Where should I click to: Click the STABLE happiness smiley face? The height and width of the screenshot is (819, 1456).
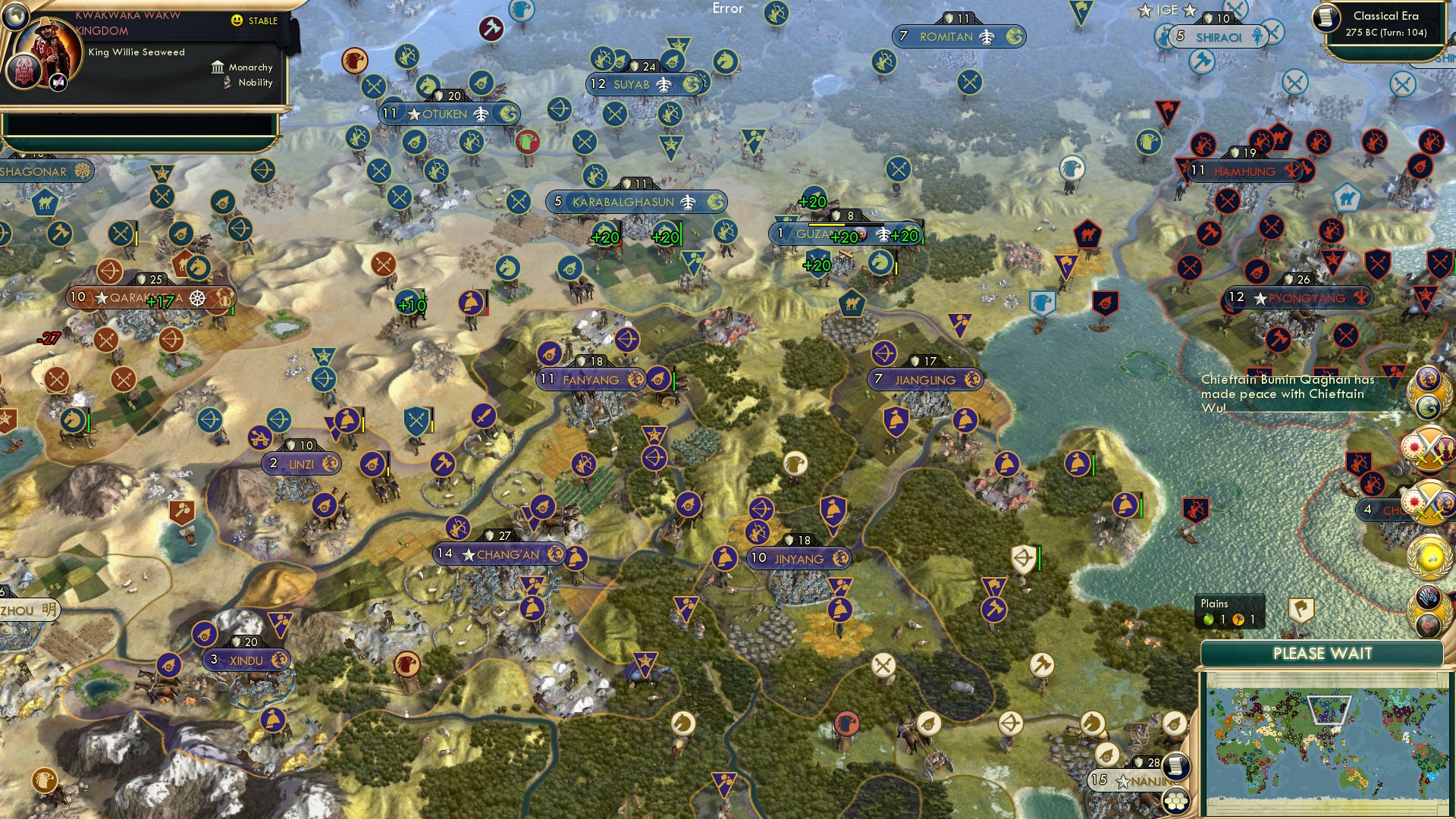237,20
